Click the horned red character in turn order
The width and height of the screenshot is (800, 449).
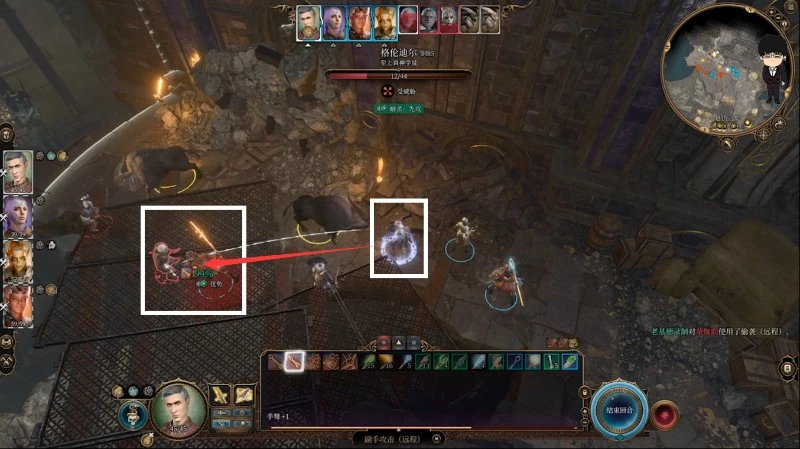click(x=360, y=21)
